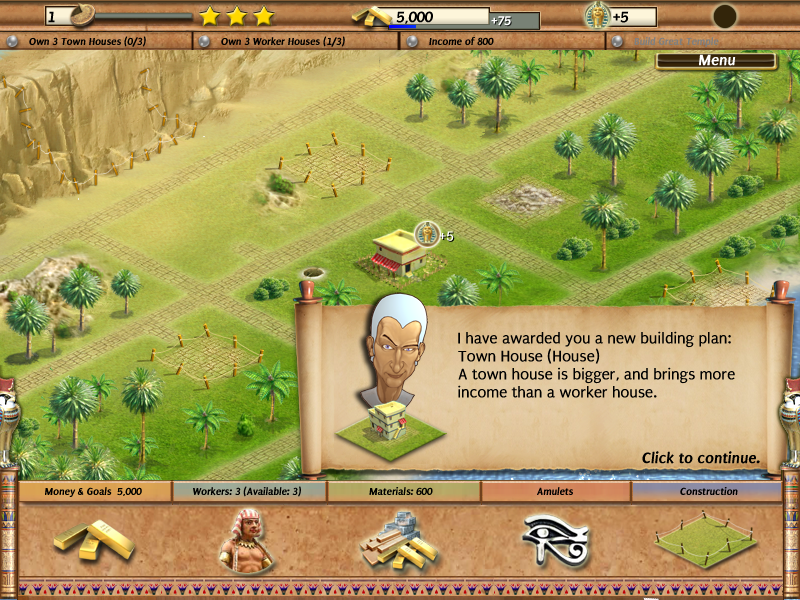The image size is (800, 600).
Task: Click the pharaoh mask prestige icon
Action: (x=597, y=16)
